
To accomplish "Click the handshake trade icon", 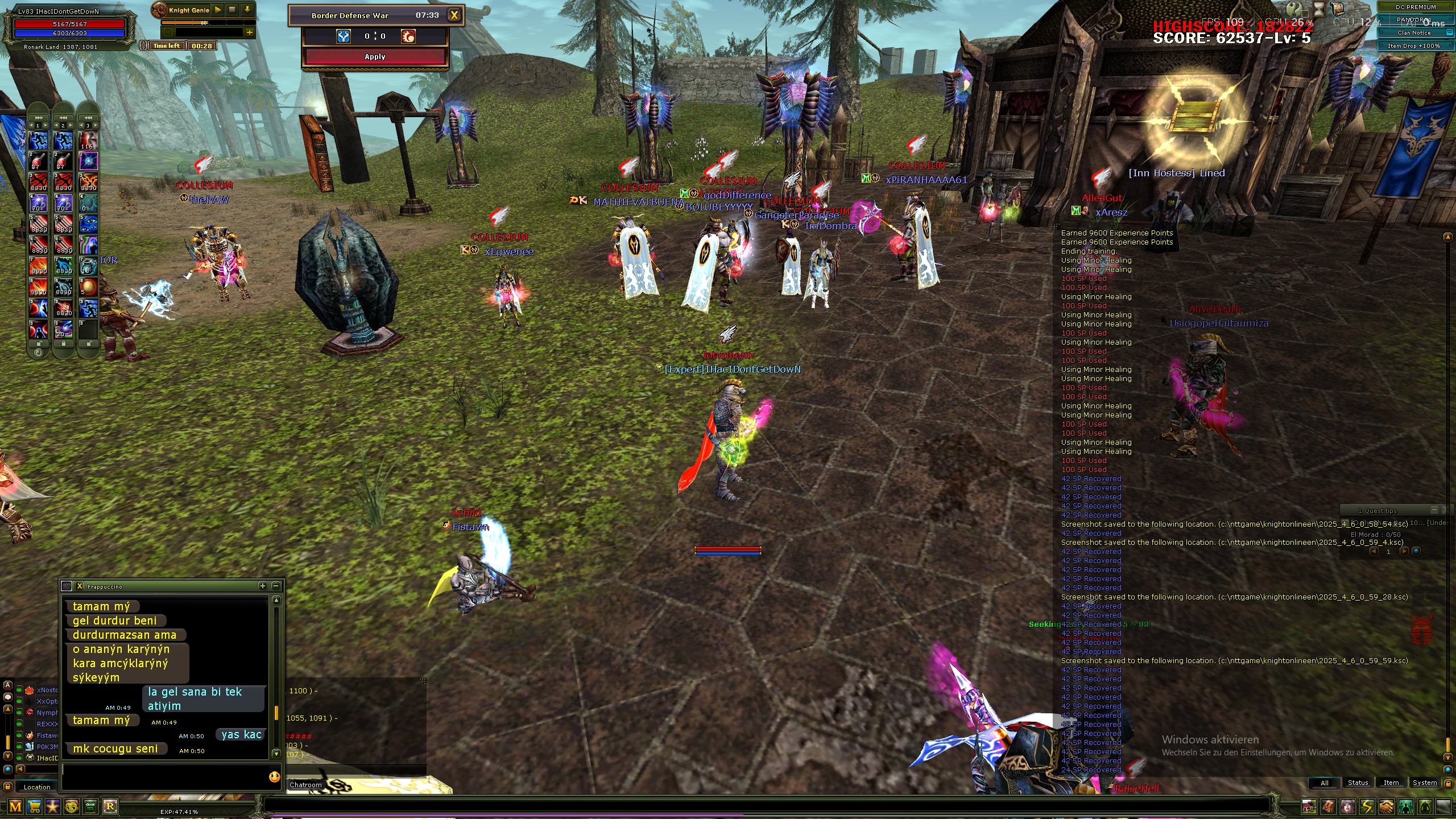I will 1386,806.
